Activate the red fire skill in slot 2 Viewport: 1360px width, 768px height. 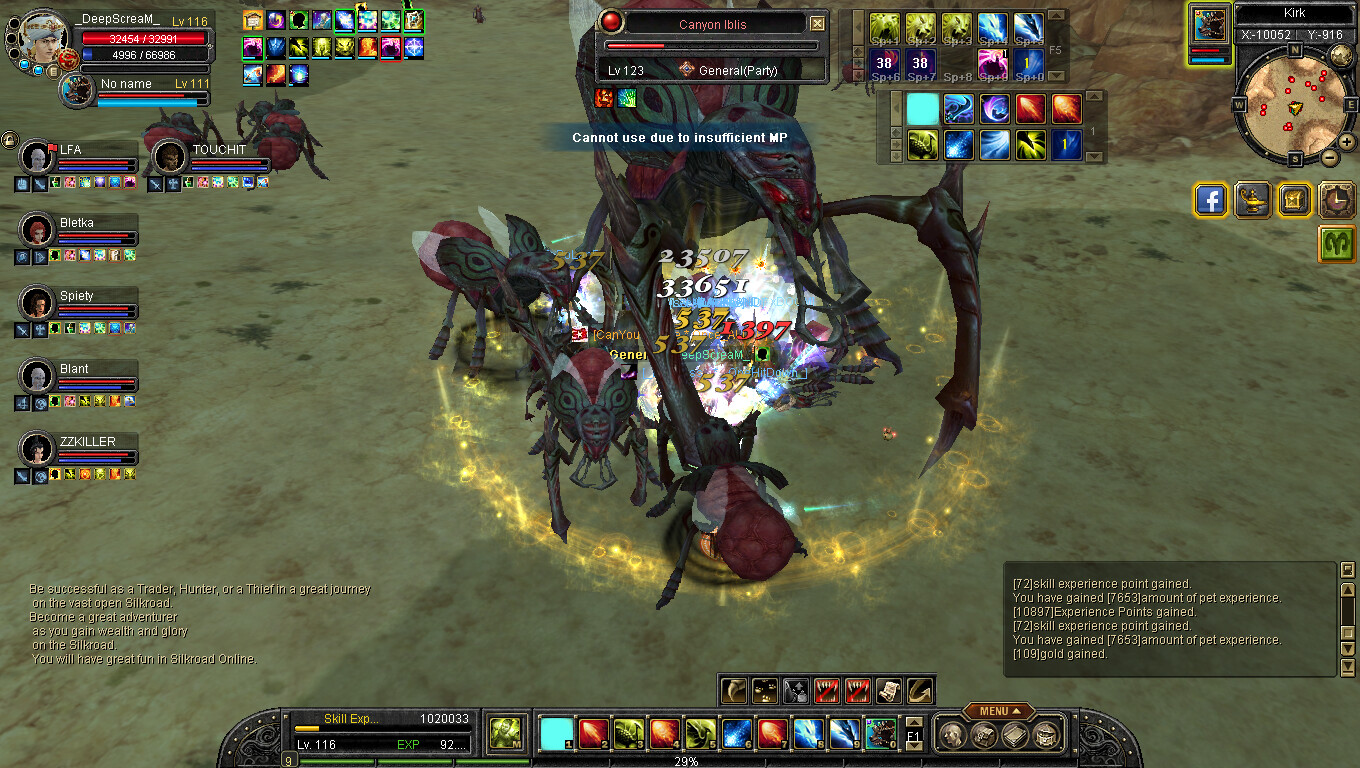592,734
